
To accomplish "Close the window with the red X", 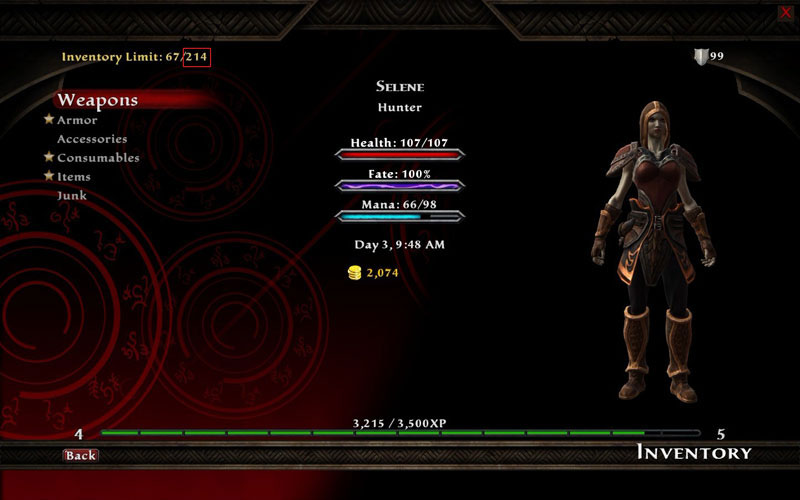I will (x=785, y=12).
